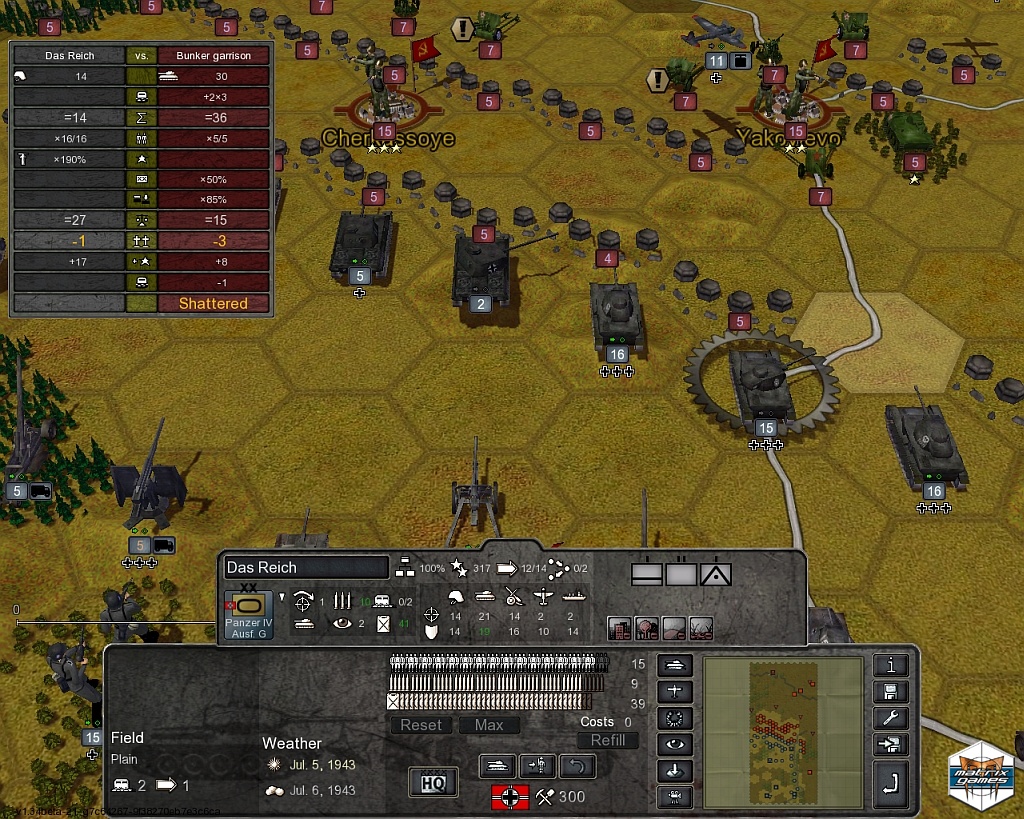Image resolution: width=1024 pixels, height=819 pixels.
Task: Select the Panzer IV Ausf. G unit portrait
Action: pos(247,614)
